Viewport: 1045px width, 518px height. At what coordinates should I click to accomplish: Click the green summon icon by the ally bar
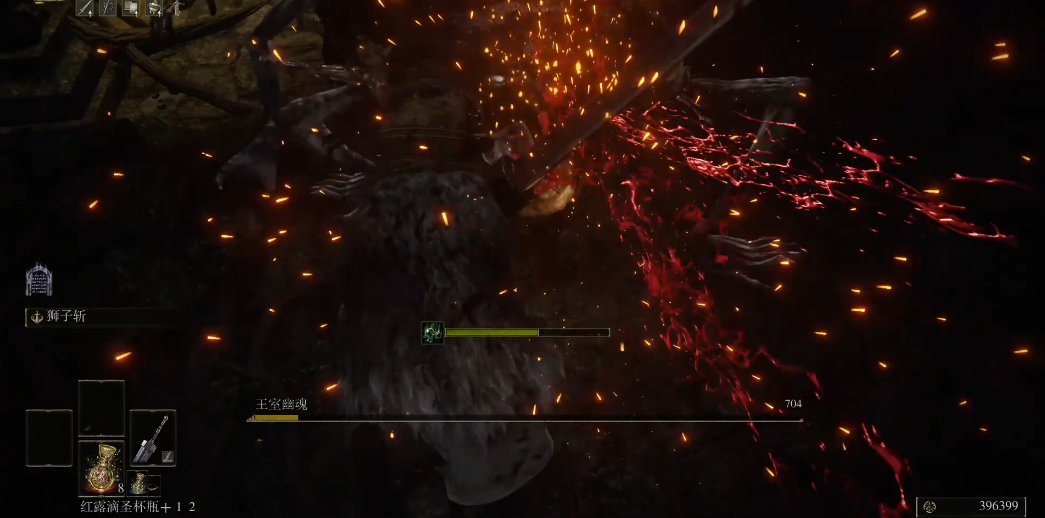coord(433,332)
